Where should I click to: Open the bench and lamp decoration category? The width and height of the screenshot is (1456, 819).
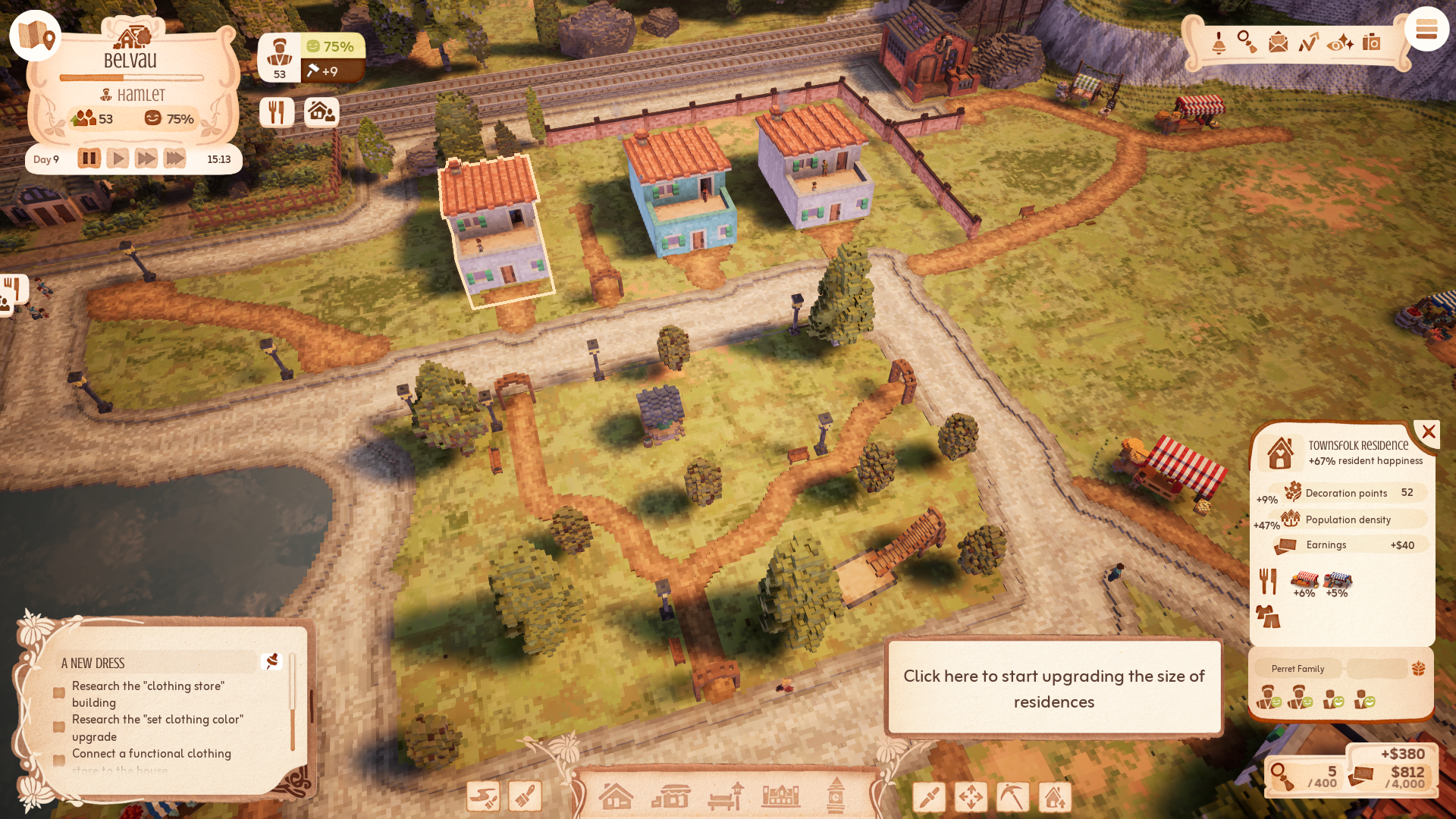[726, 796]
